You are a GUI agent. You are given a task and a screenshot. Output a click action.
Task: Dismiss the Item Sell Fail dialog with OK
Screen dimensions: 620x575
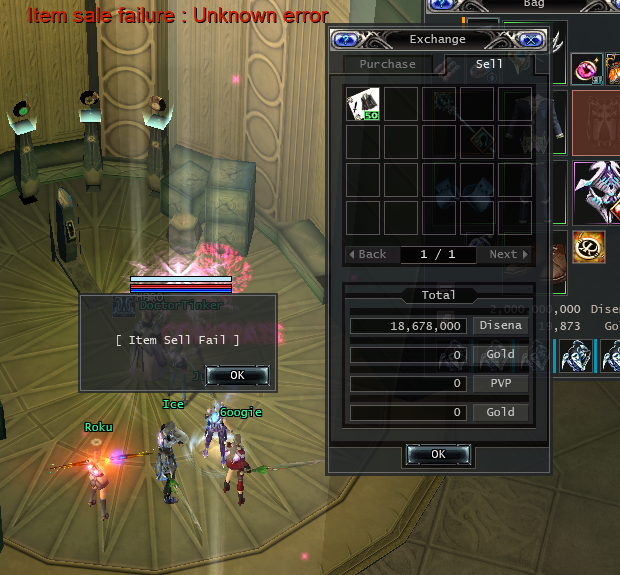(x=236, y=376)
